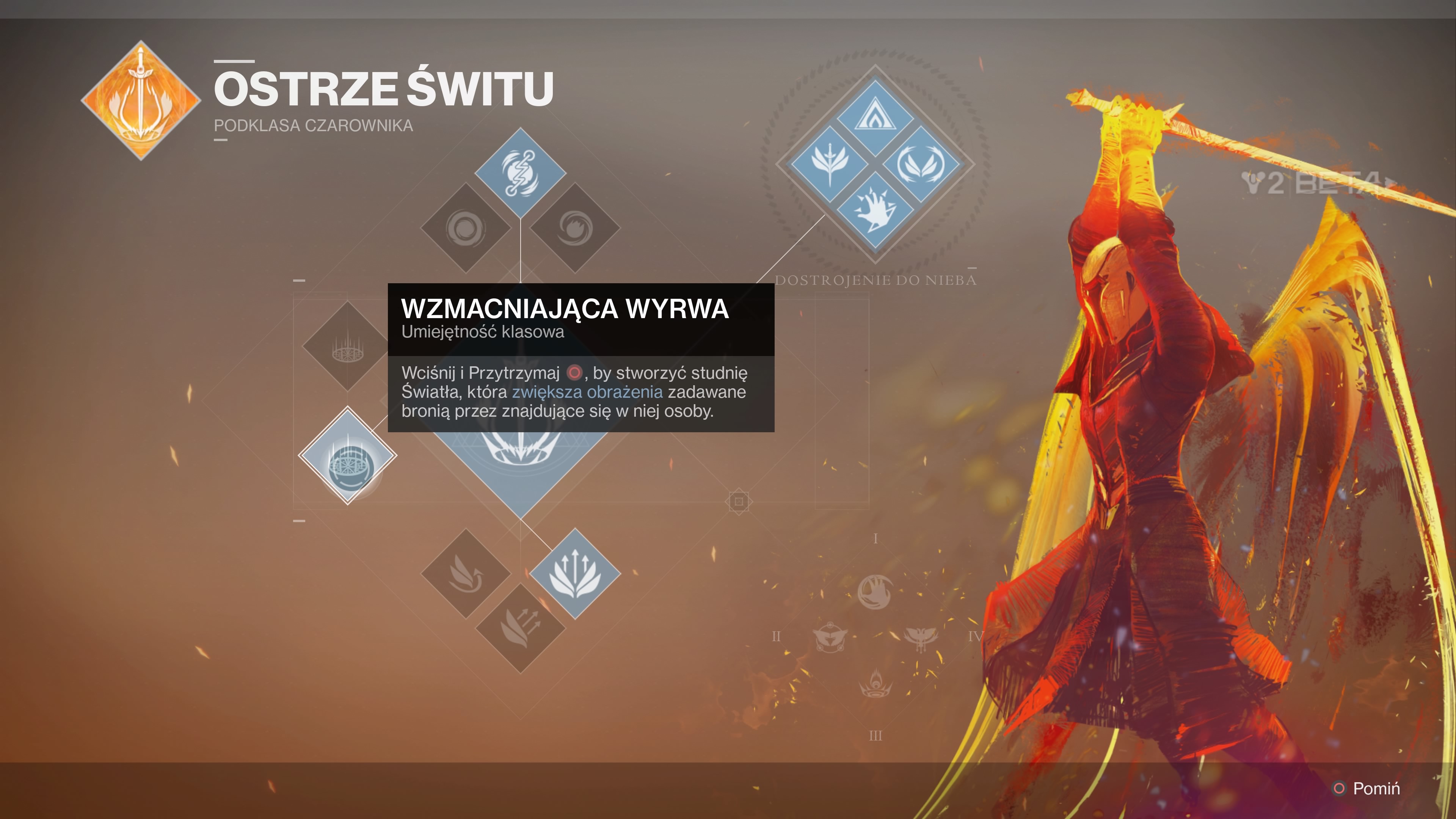
Task: Select the circled wings perk in the sky attunement
Action: point(921,164)
